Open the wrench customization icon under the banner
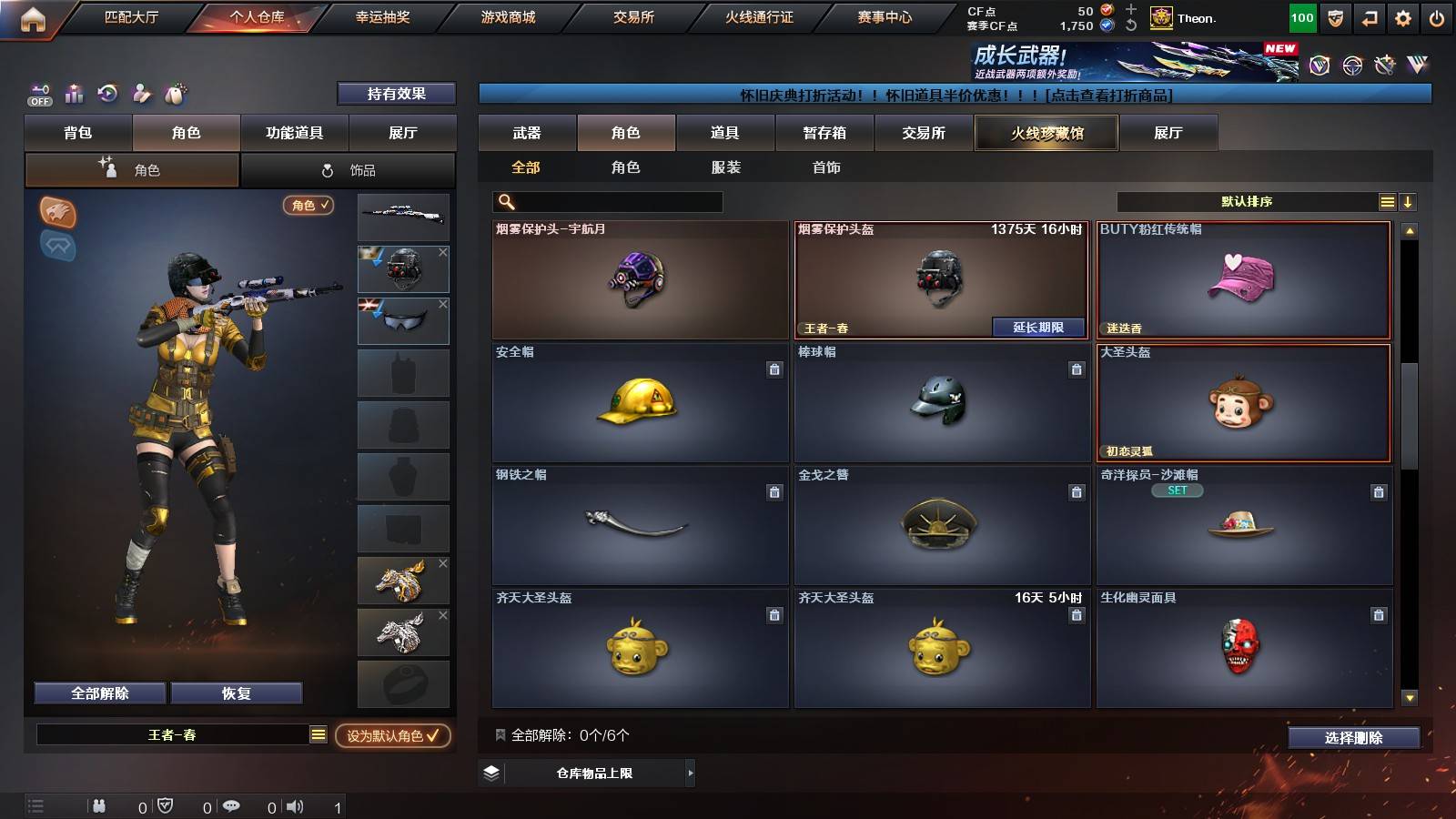Screen dimensions: 1456x819 pos(1384,65)
